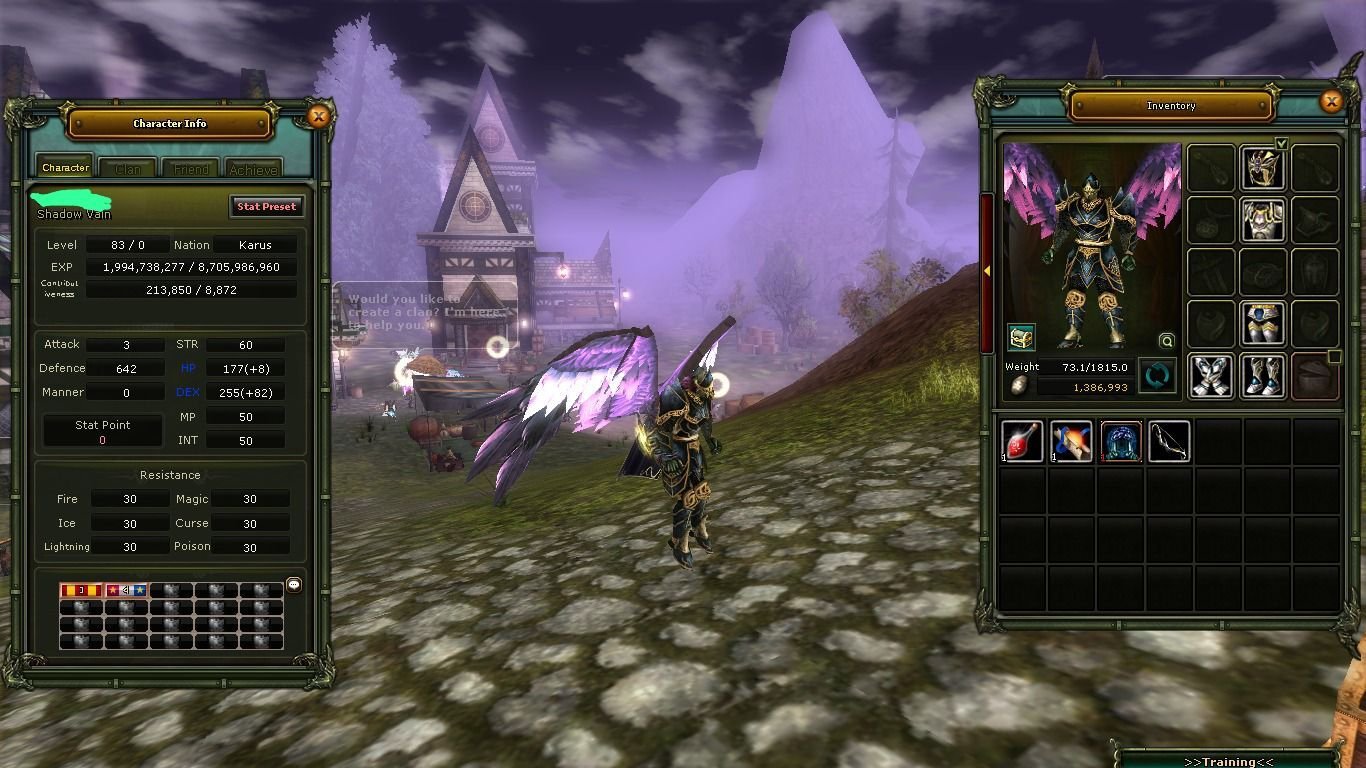Switch to the Clan tab

[127, 167]
